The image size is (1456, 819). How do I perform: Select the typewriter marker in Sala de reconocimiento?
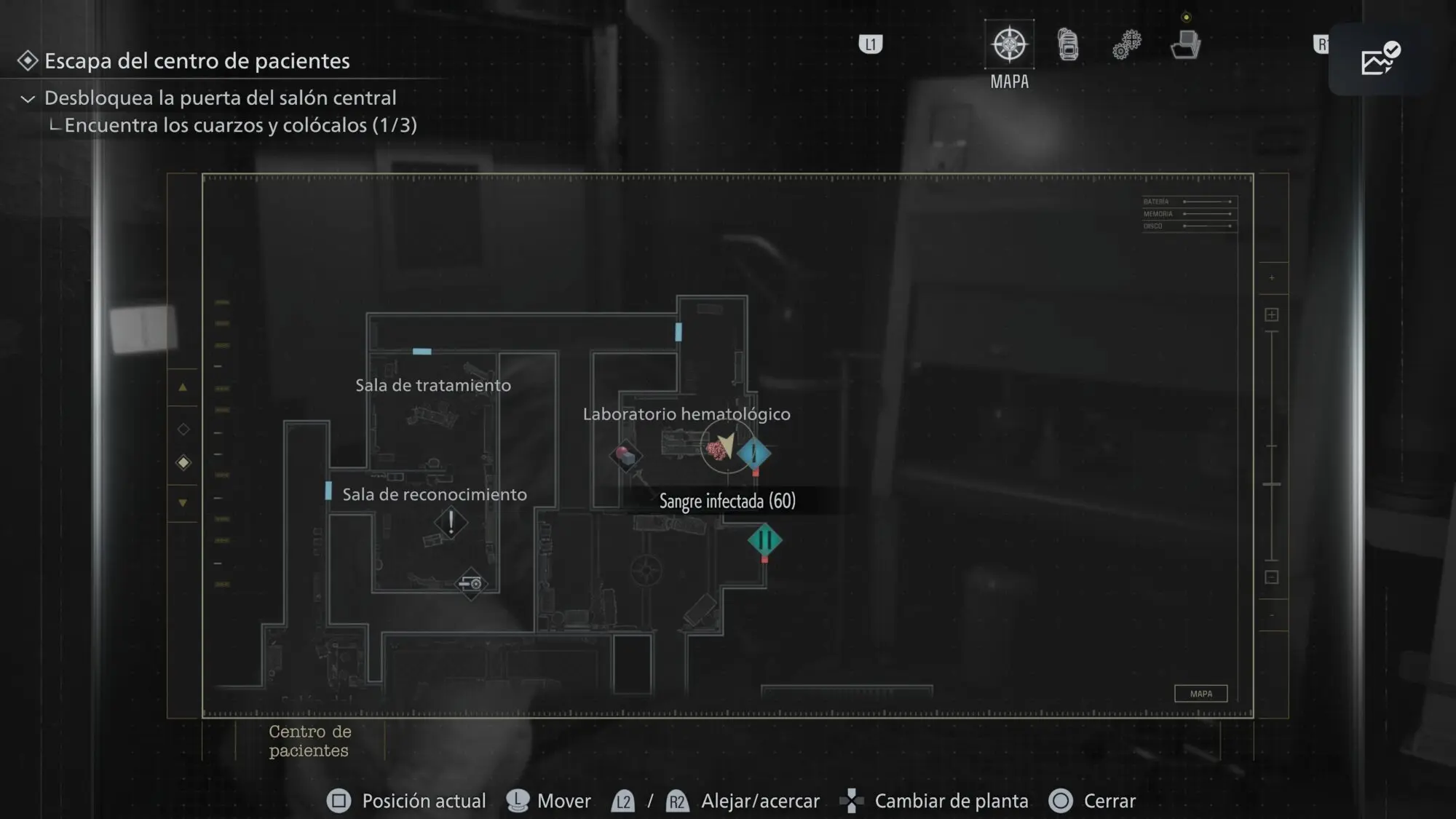pyautogui.click(x=471, y=583)
